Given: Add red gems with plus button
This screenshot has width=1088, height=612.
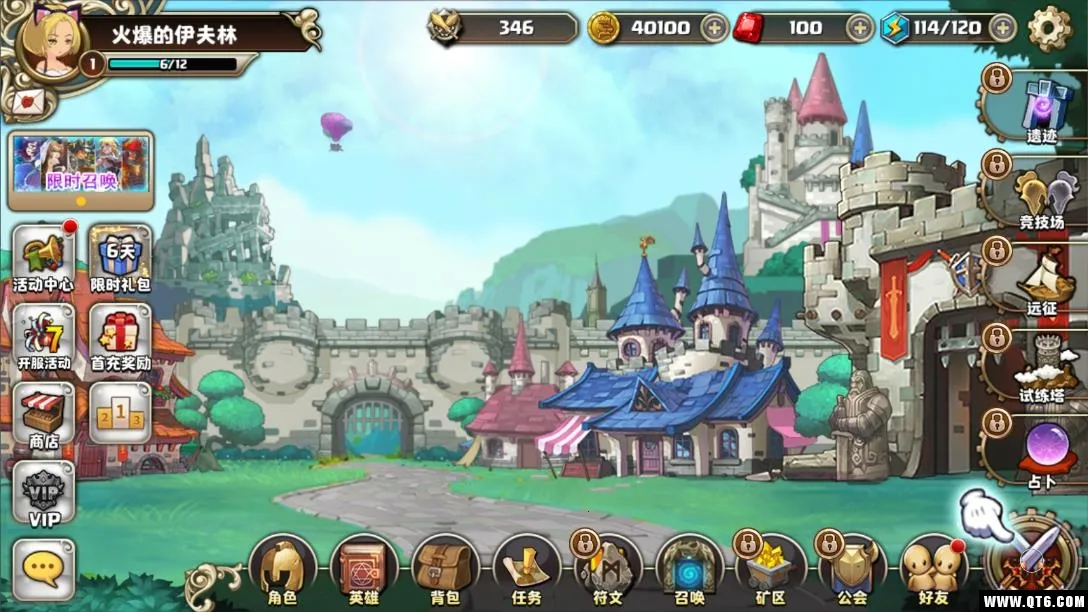Looking at the screenshot, I should tap(859, 28).
